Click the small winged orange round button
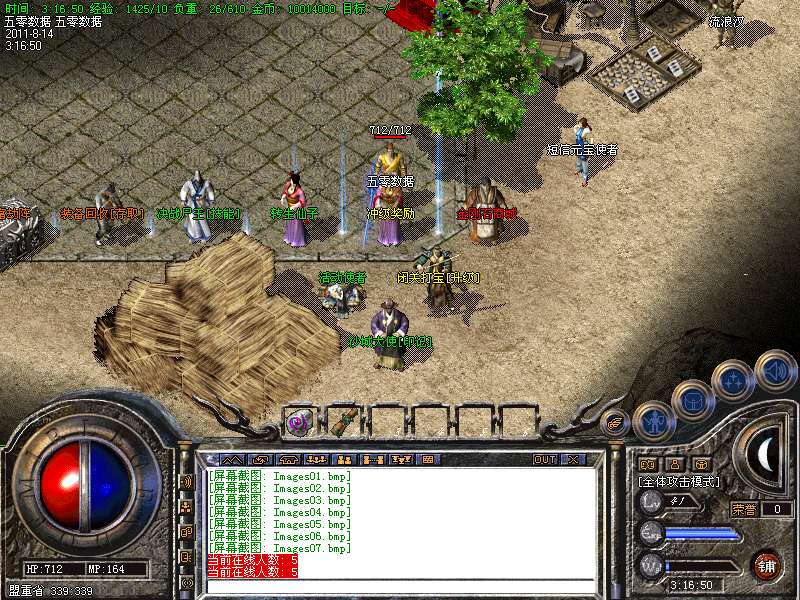This screenshot has width=800, height=600. click(615, 420)
